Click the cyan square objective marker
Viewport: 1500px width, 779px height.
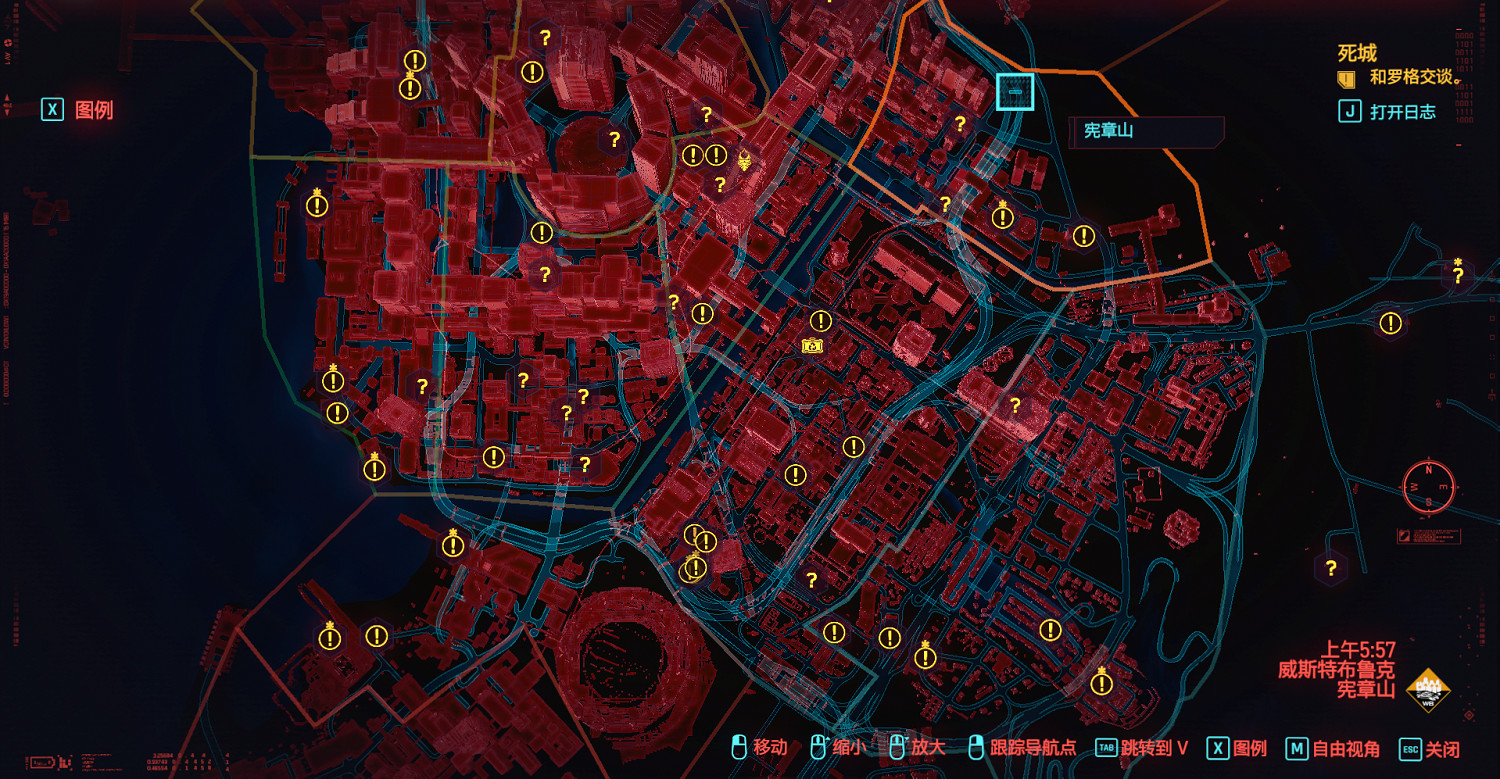1015,91
